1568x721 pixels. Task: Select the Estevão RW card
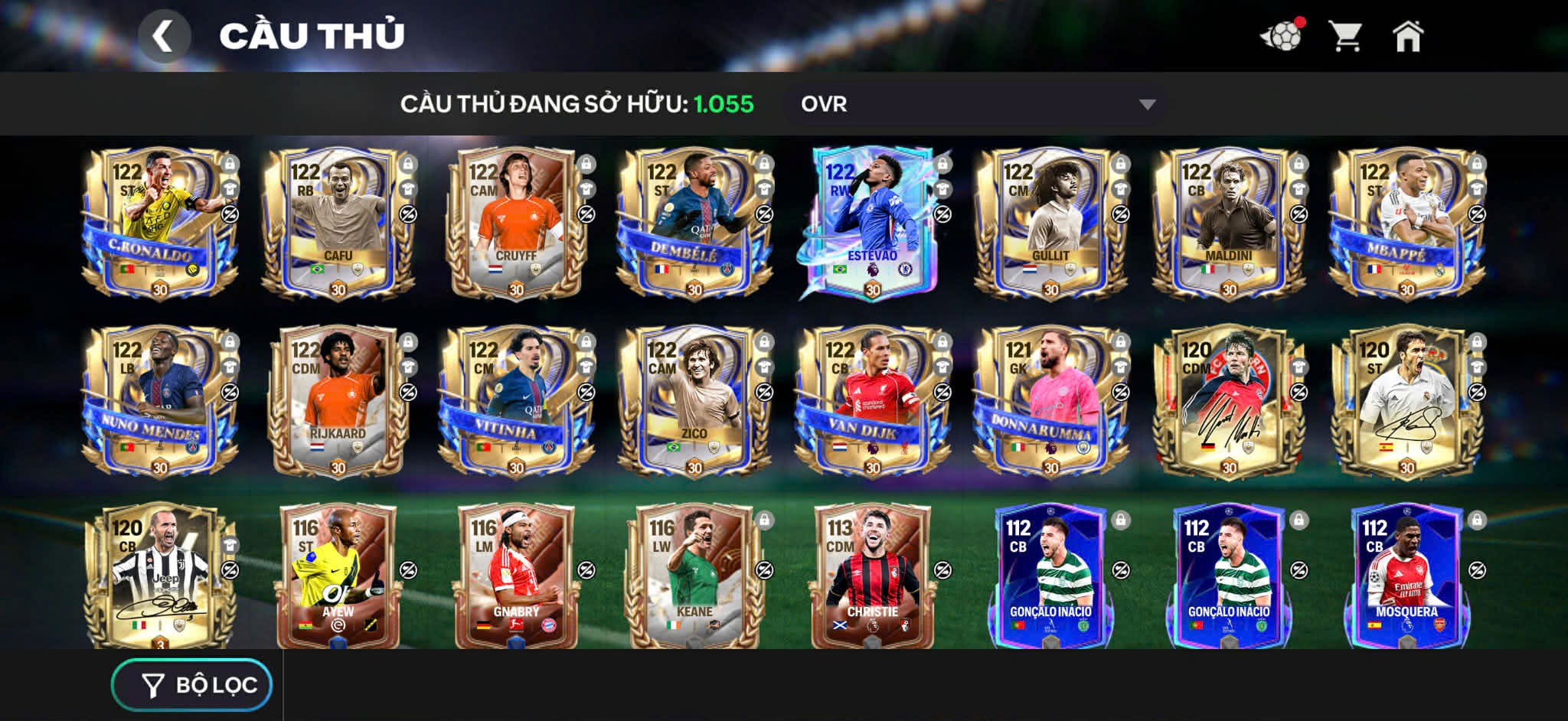click(x=872, y=223)
